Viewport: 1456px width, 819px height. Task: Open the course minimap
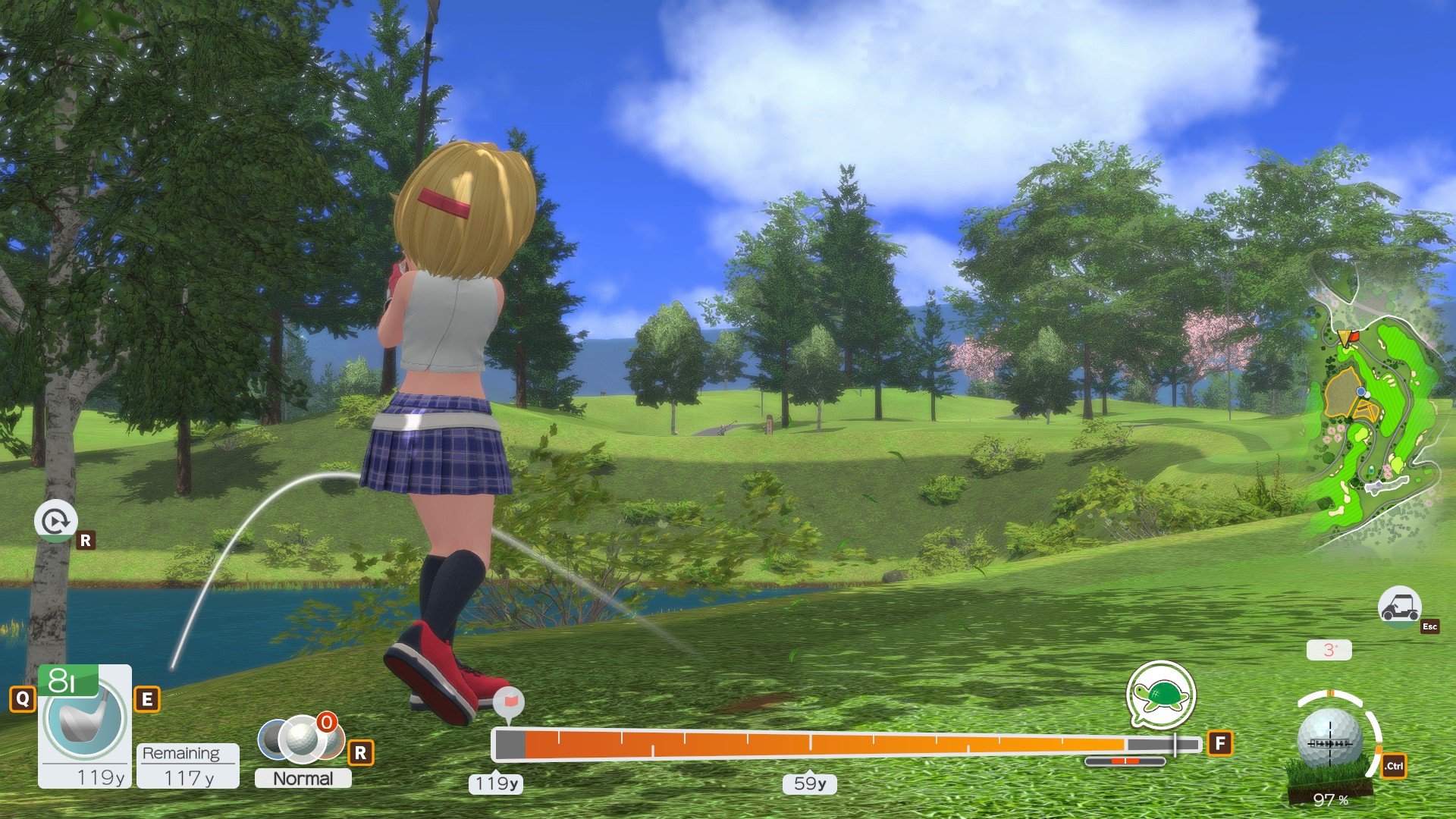[x=1374, y=417]
